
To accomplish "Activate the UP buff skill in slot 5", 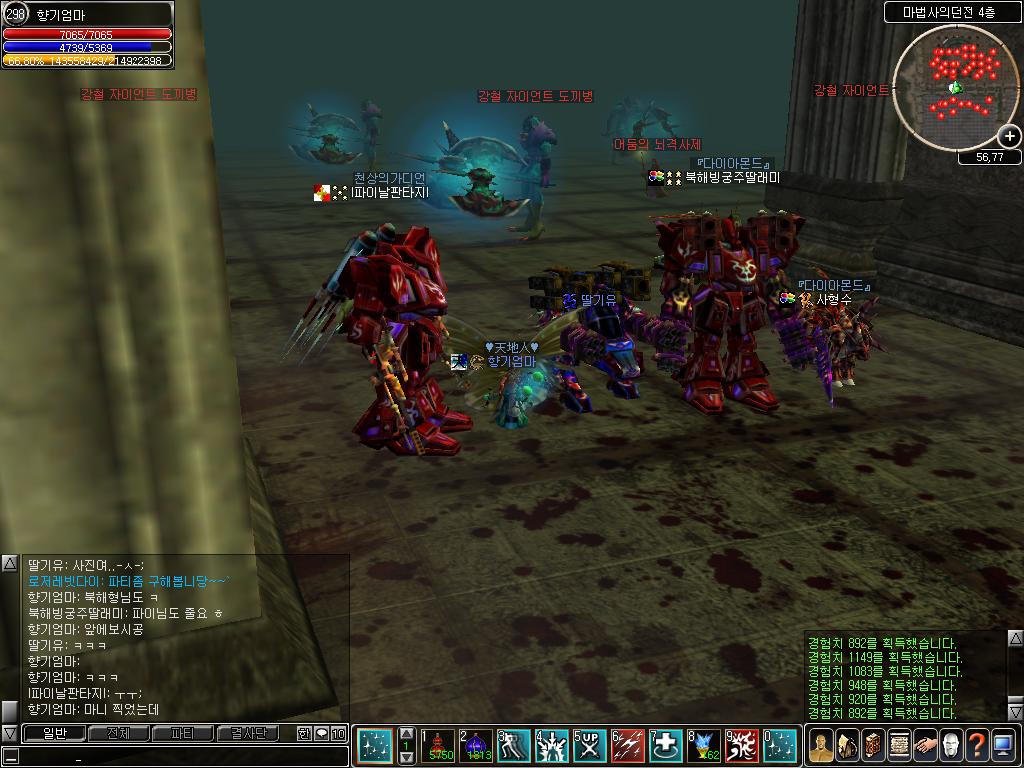I will tap(590, 746).
